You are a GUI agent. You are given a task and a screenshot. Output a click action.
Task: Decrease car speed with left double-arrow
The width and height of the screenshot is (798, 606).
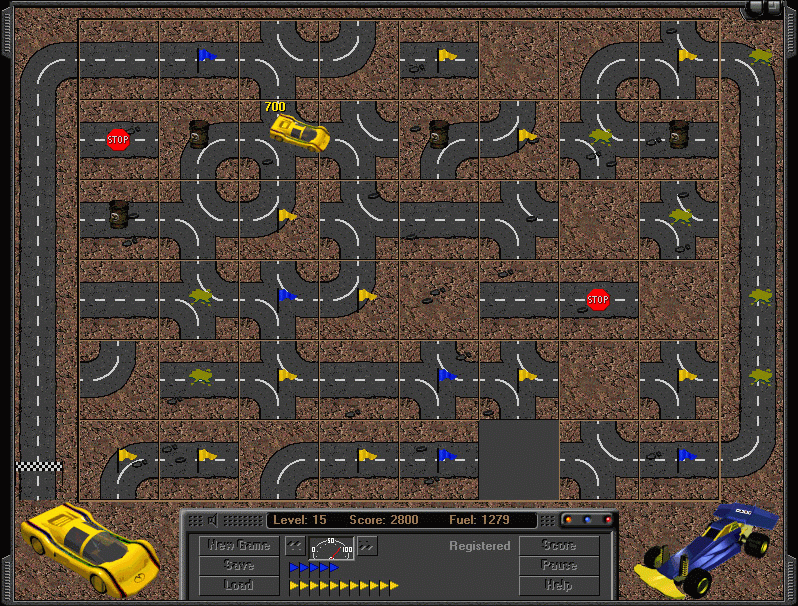[295, 546]
